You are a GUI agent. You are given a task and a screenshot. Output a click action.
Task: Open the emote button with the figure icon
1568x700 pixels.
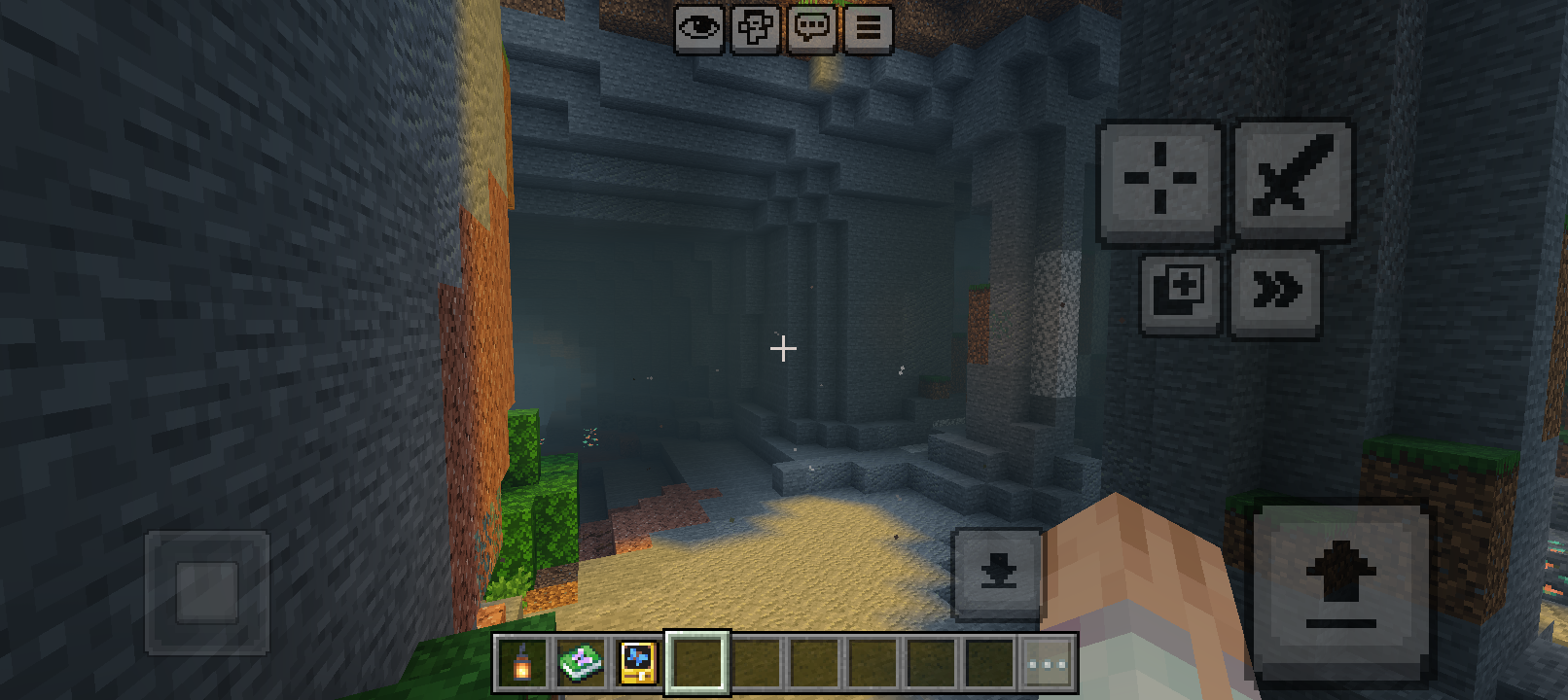[755, 28]
